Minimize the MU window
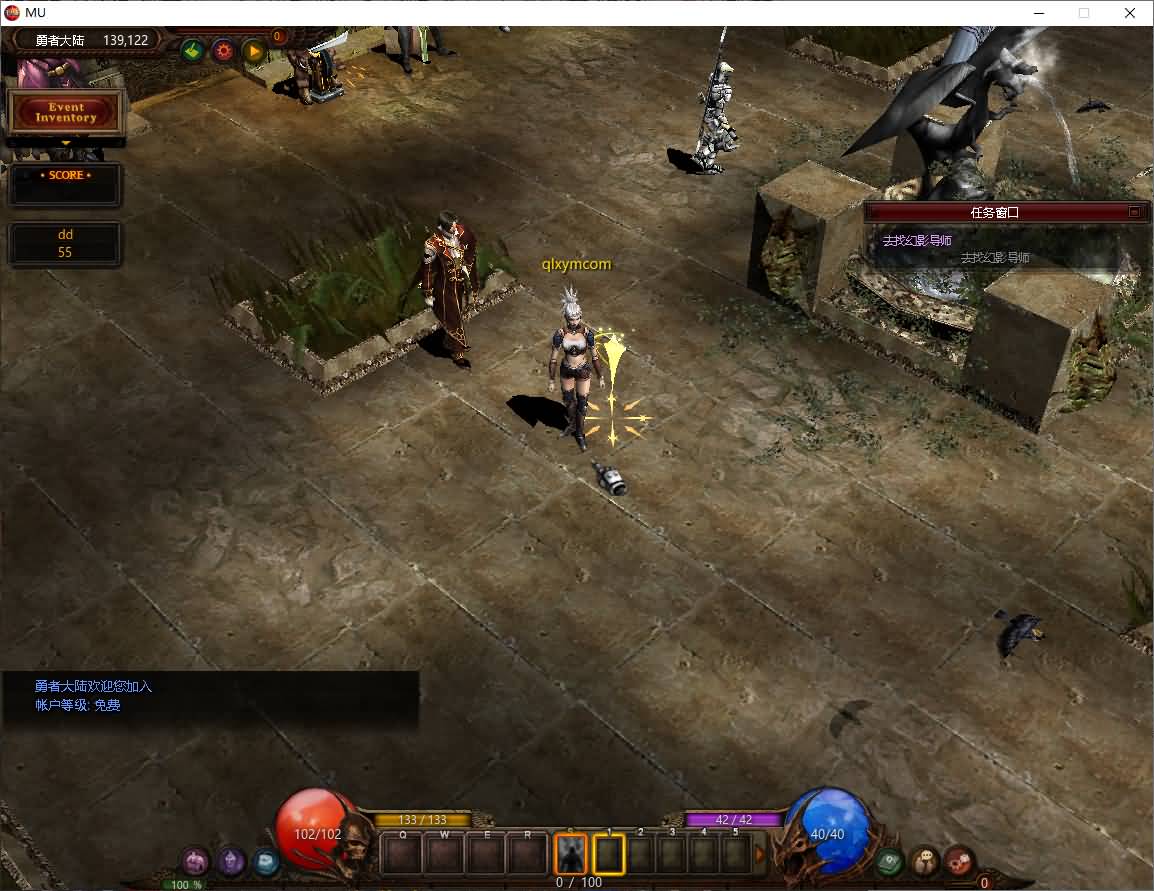The width and height of the screenshot is (1154, 891). click(1038, 13)
